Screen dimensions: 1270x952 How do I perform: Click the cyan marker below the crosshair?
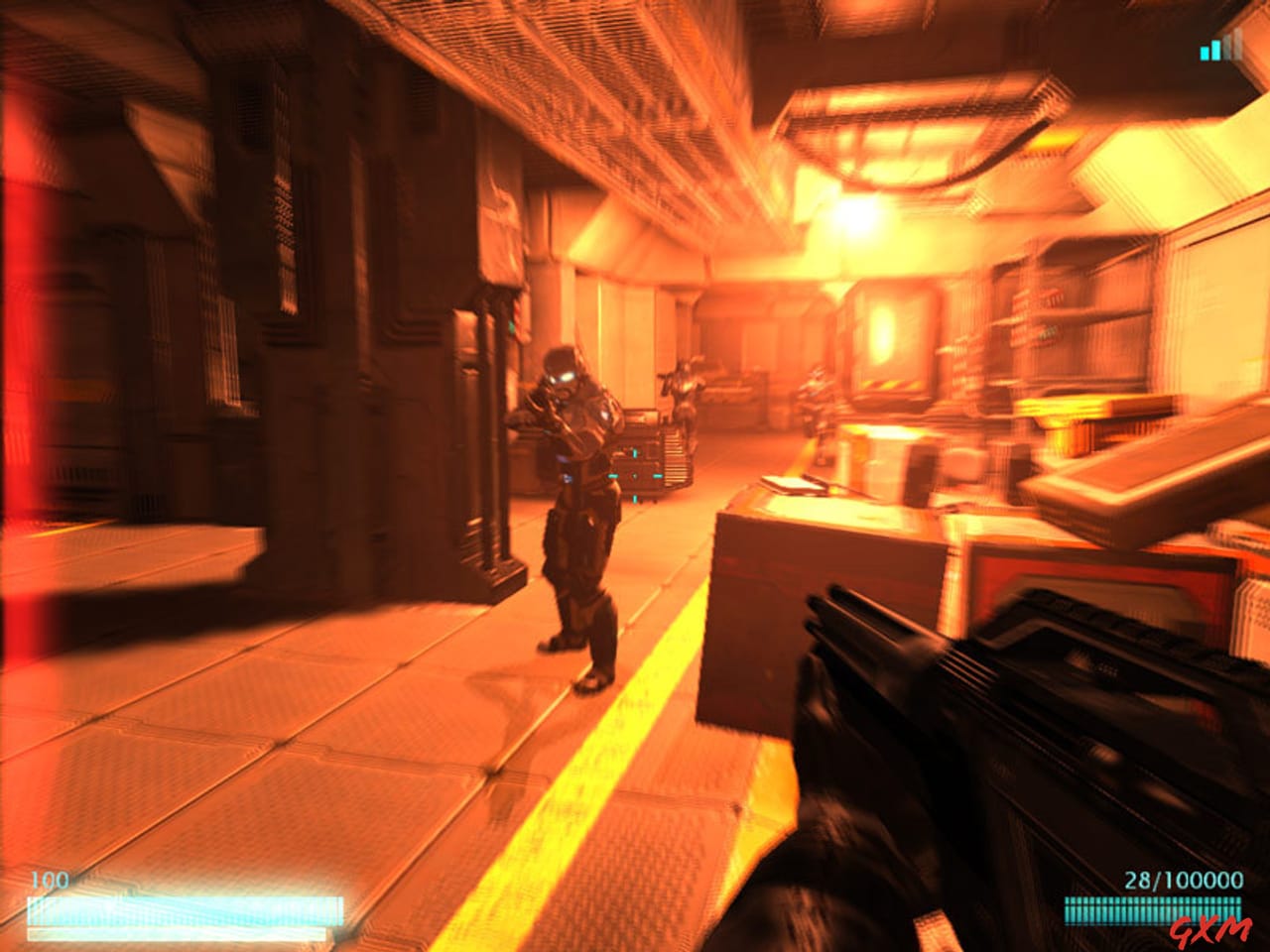pyautogui.click(x=634, y=500)
